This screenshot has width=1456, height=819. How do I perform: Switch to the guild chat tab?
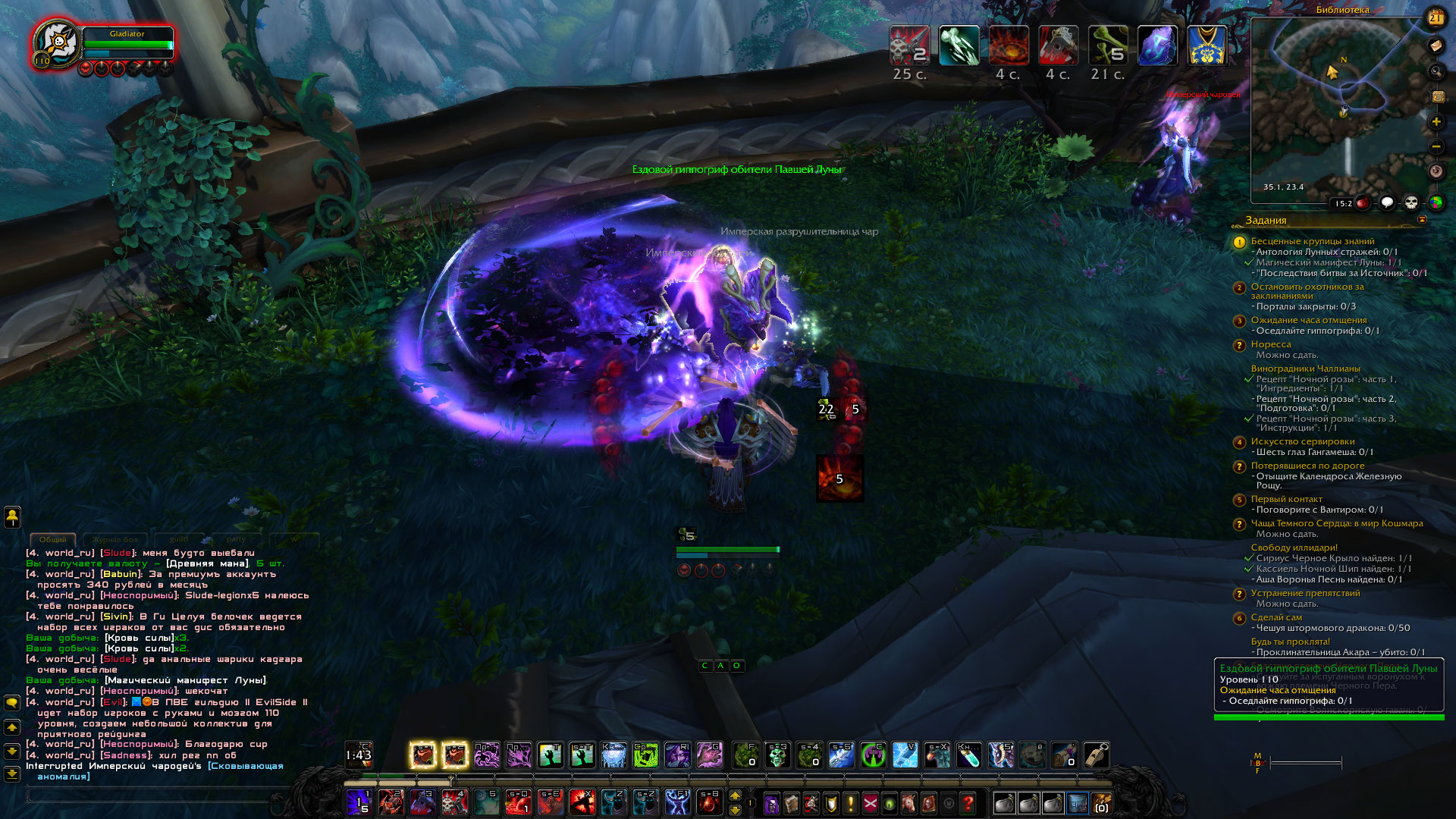[179, 539]
